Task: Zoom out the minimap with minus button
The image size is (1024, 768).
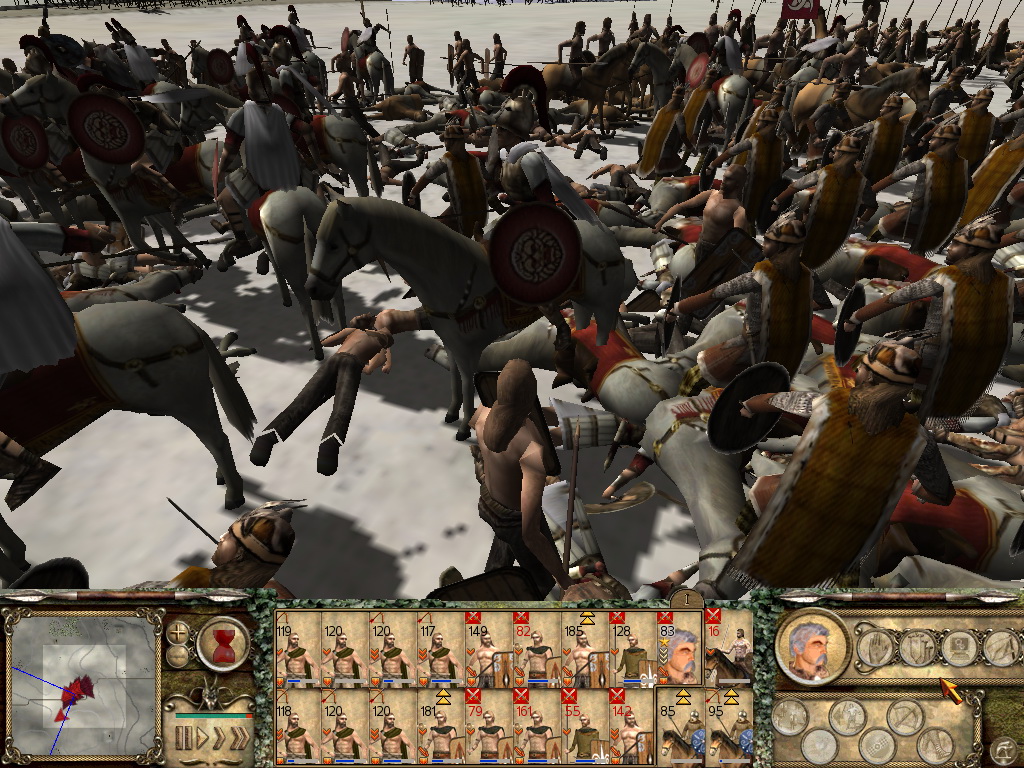Action: [x=179, y=656]
